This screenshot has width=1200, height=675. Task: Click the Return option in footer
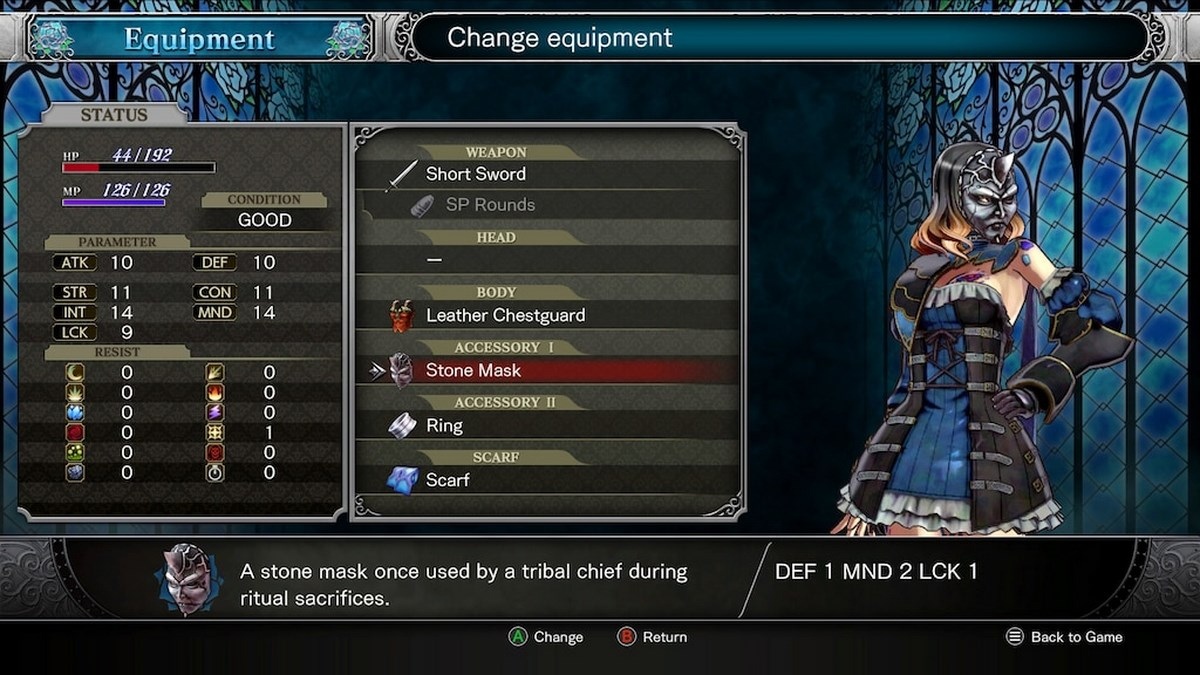pos(653,637)
